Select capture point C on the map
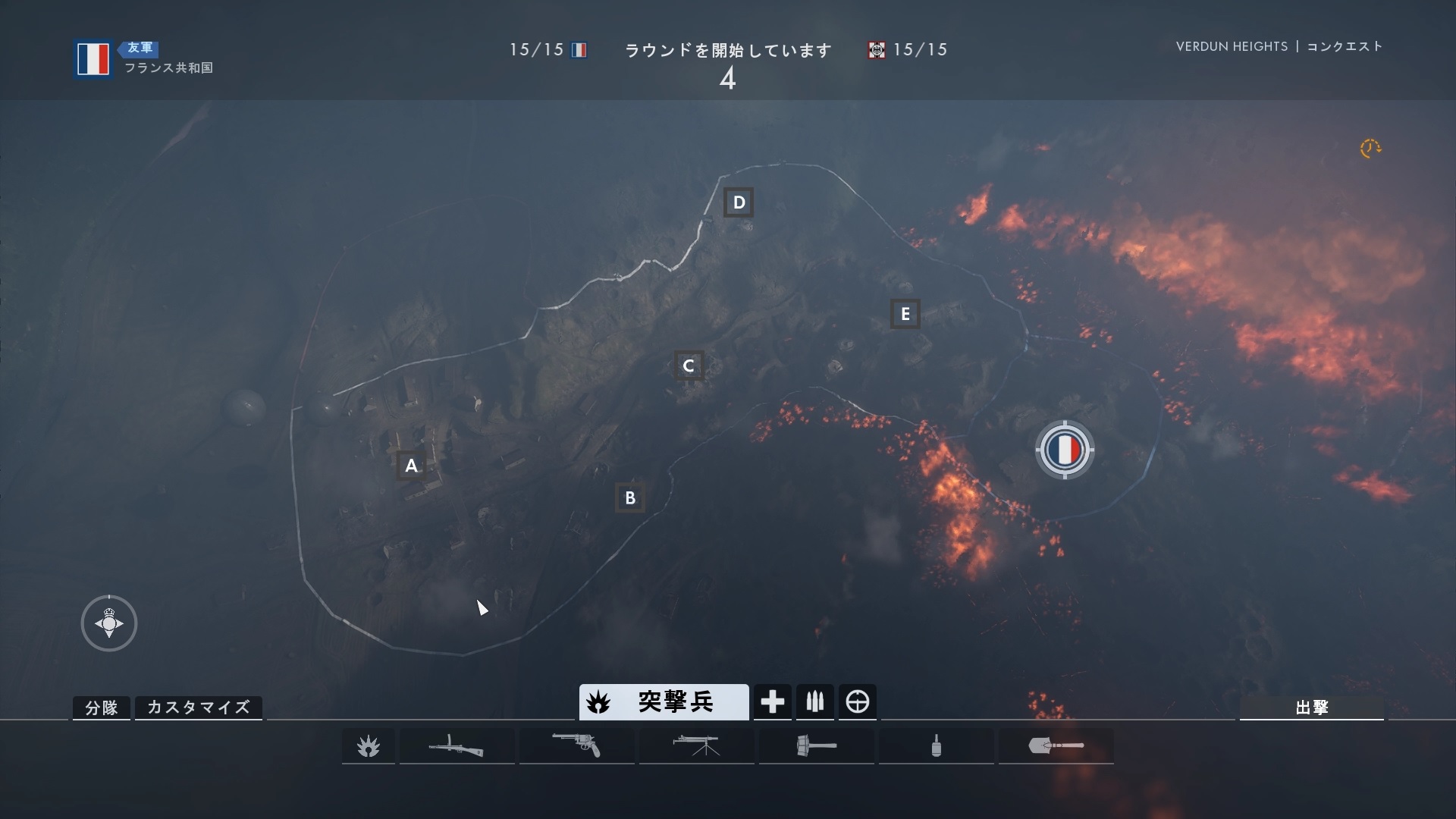 pyautogui.click(x=689, y=366)
